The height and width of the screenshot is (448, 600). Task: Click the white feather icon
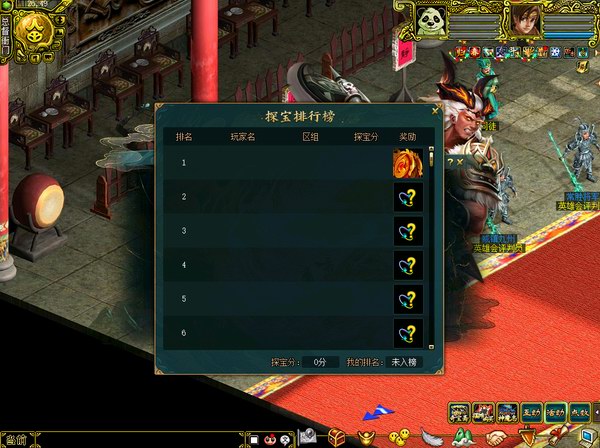click(x=431, y=437)
